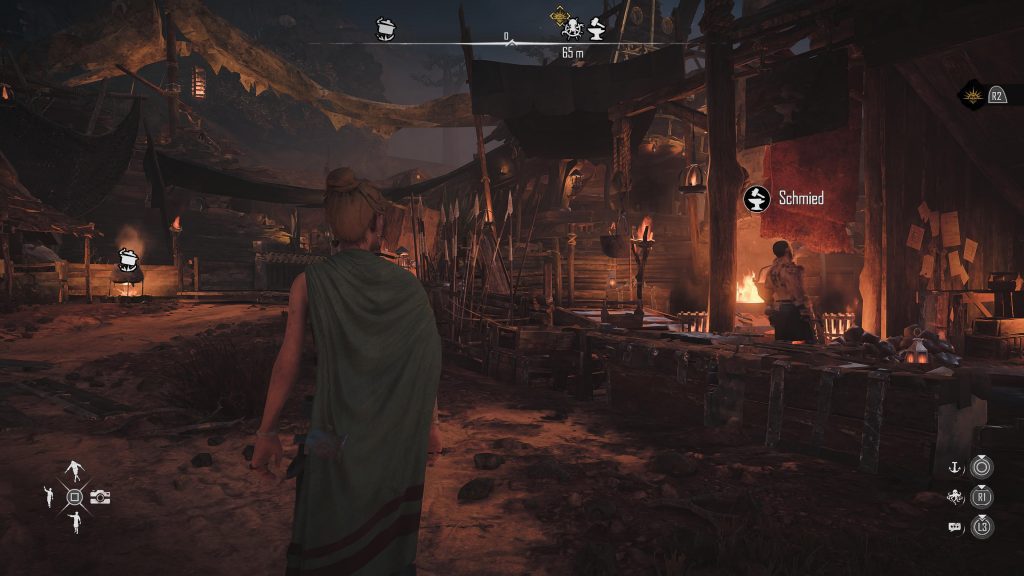Click the anchor icon

954,467
